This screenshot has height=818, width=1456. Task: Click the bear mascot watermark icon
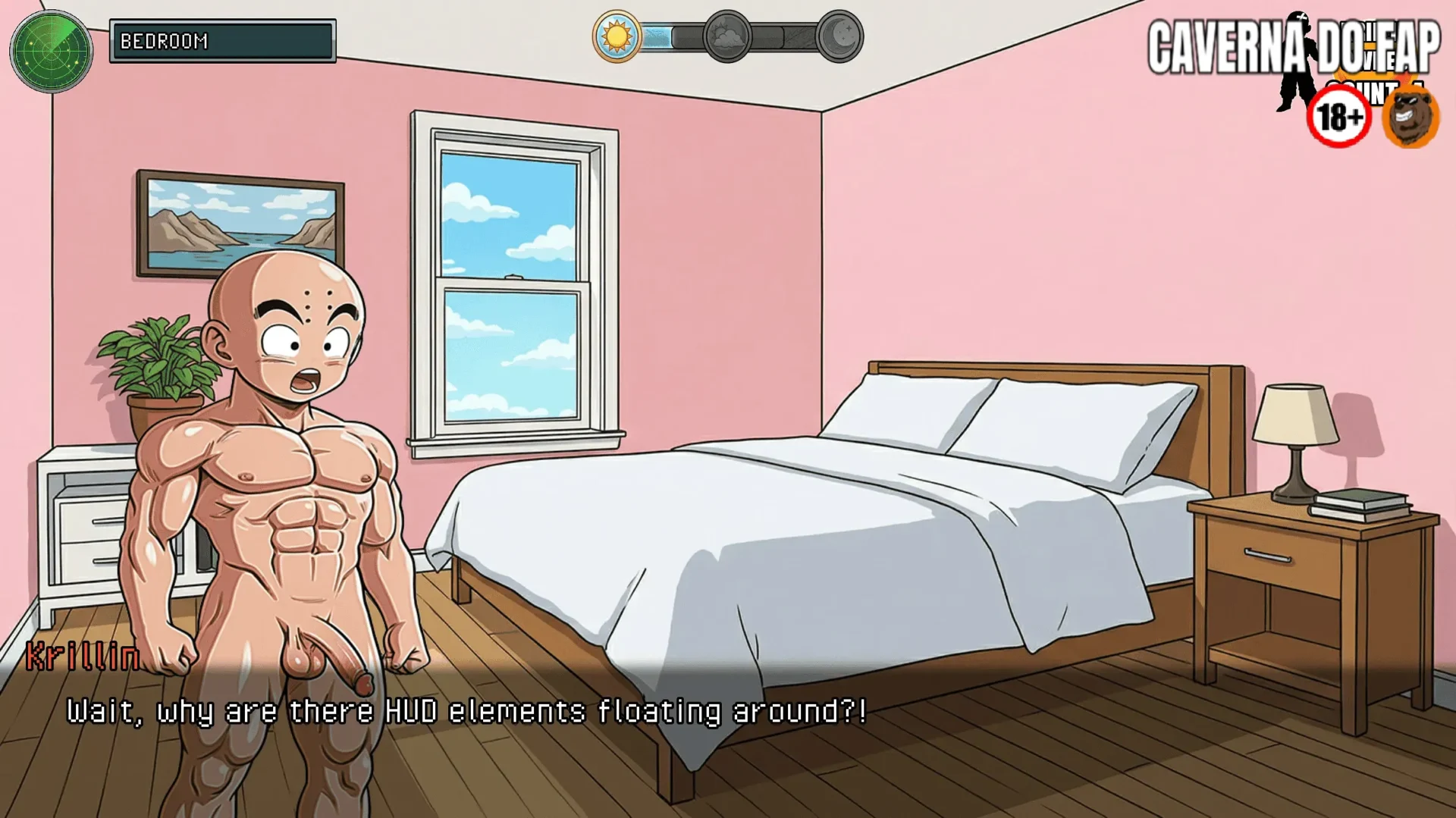[x=1410, y=118]
